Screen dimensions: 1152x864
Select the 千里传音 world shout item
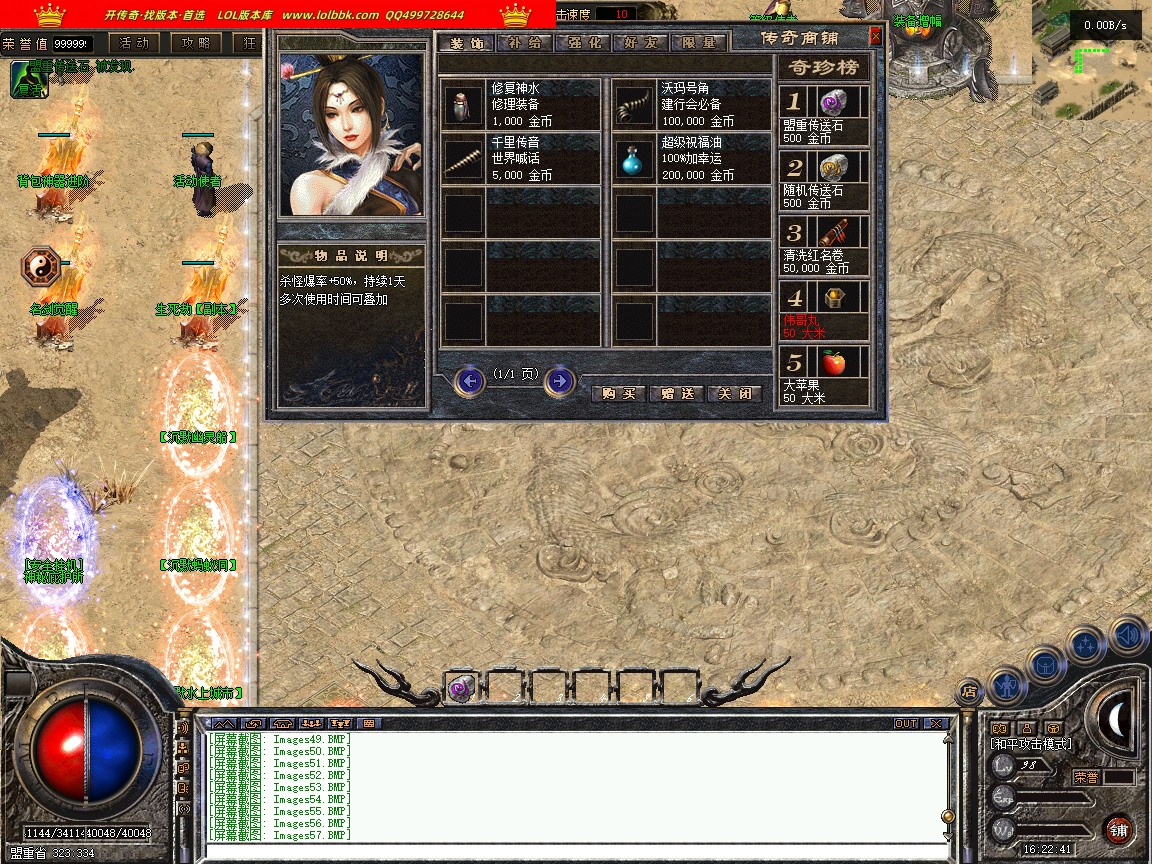click(520, 159)
